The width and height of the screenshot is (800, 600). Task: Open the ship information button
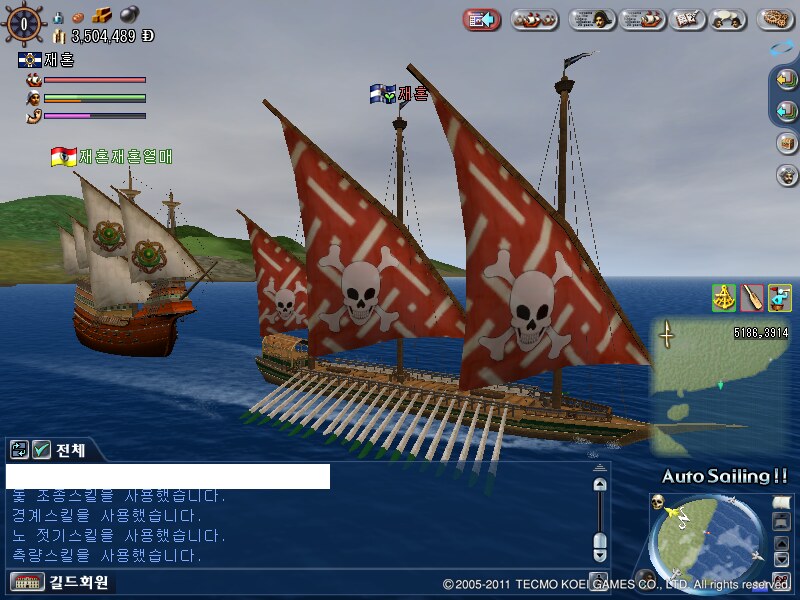[643, 19]
